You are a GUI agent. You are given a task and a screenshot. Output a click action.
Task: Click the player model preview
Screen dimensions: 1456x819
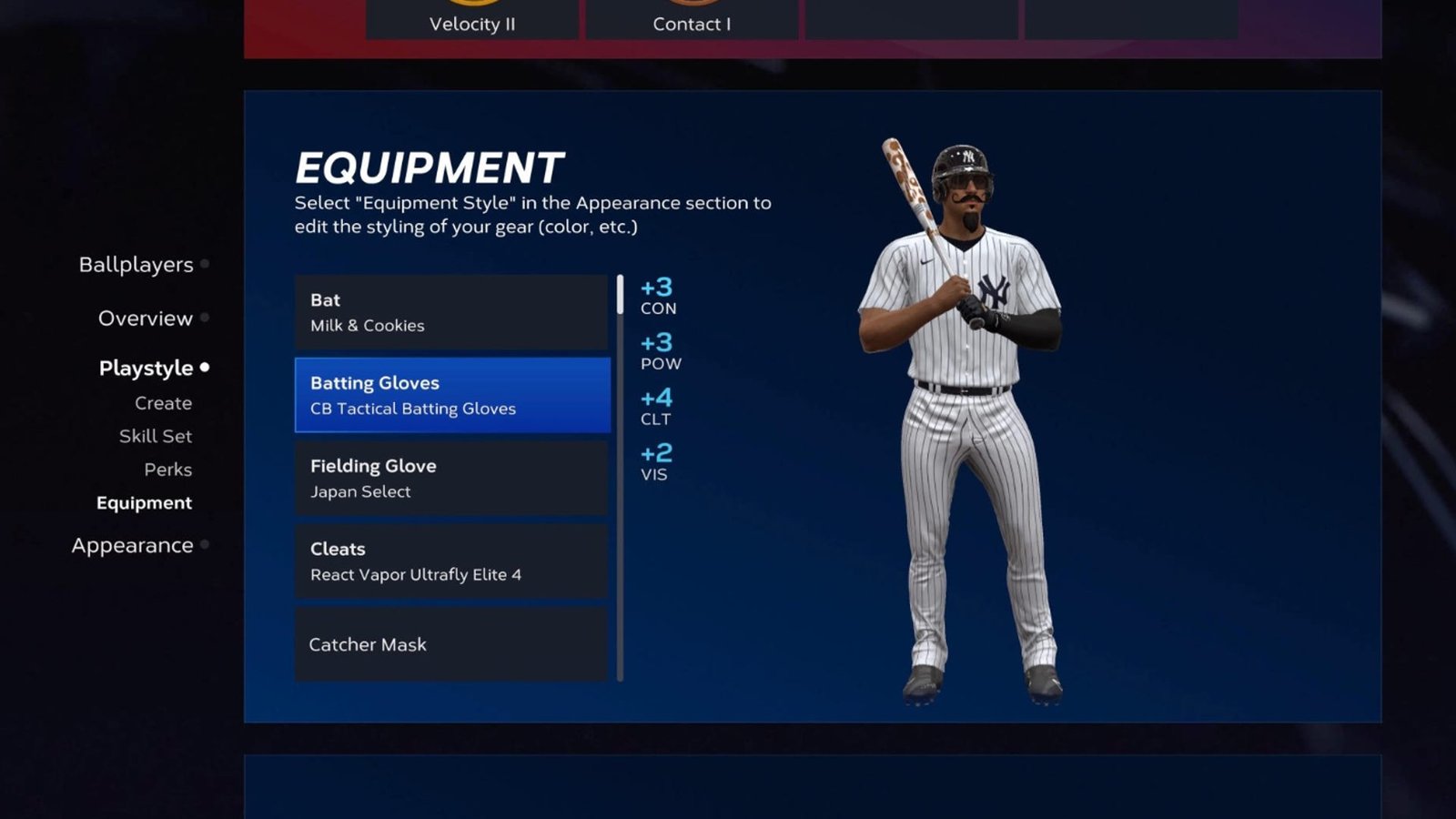click(969, 409)
